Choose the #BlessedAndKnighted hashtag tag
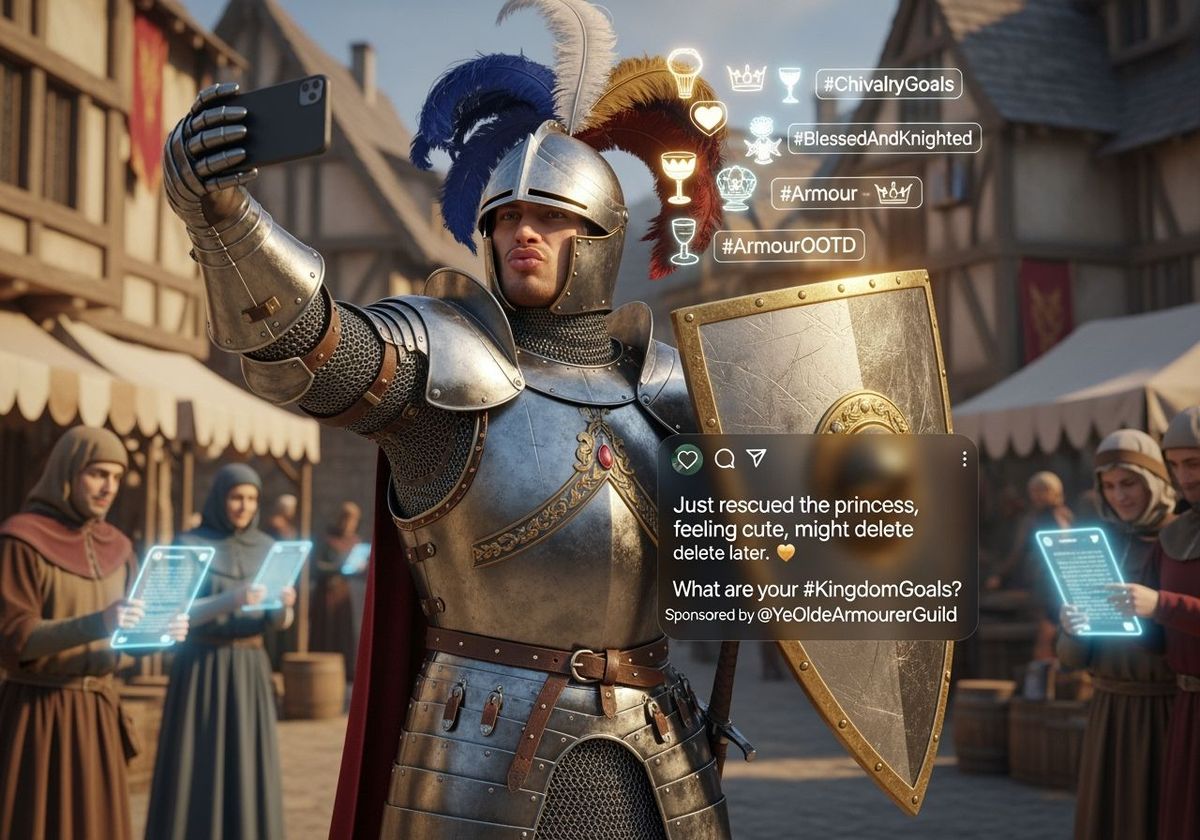The height and width of the screenshot is (840, 1200). 884,138
